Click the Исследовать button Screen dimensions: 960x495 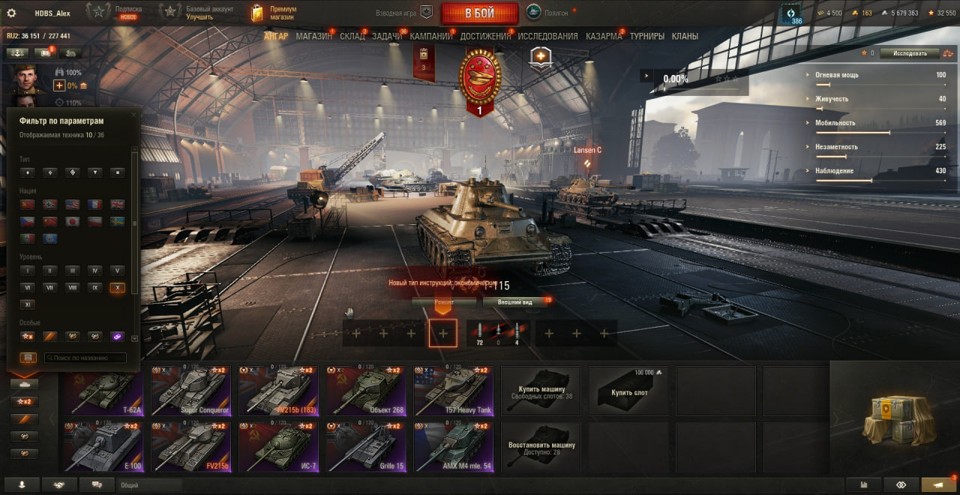click(x=908, y=53)
